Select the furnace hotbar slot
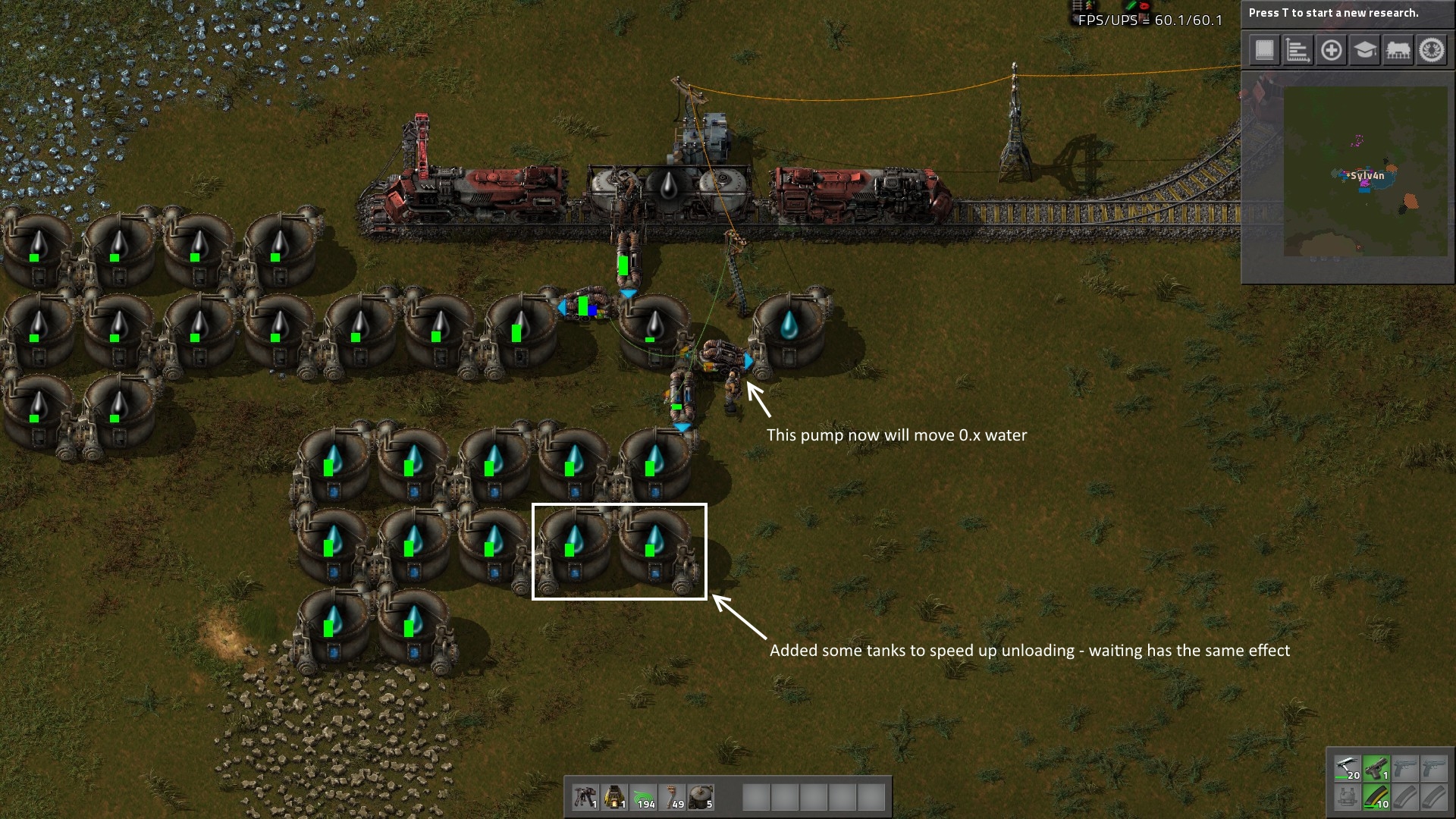Screen dimensions: 1456x819 (614, 797)
